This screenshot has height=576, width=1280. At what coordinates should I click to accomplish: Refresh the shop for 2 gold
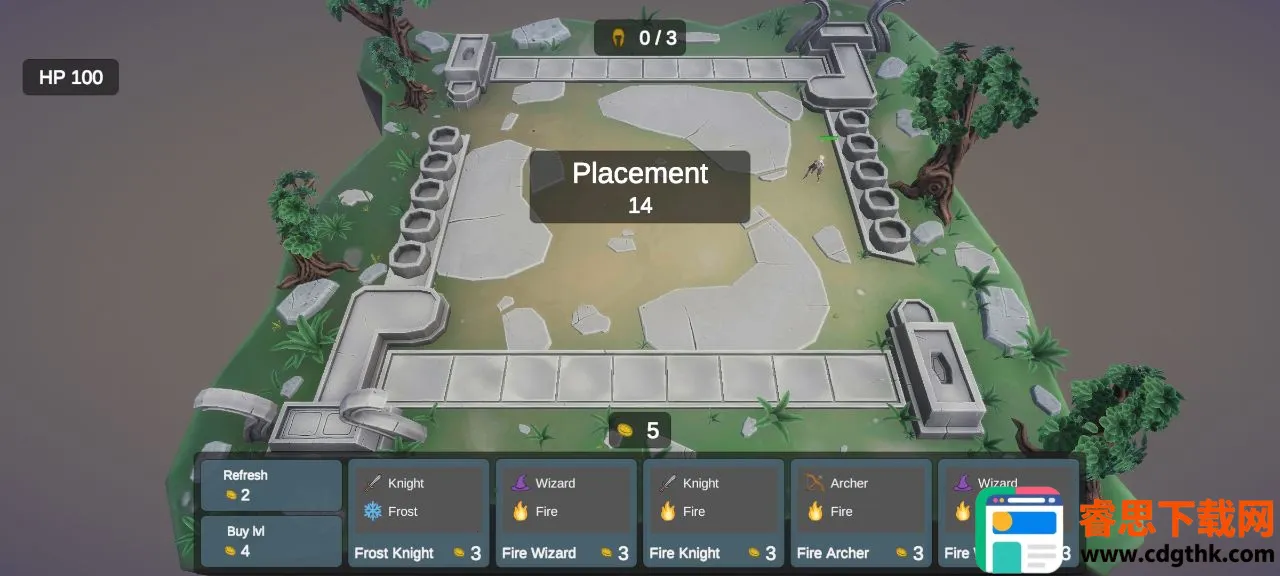click(271, 485)
